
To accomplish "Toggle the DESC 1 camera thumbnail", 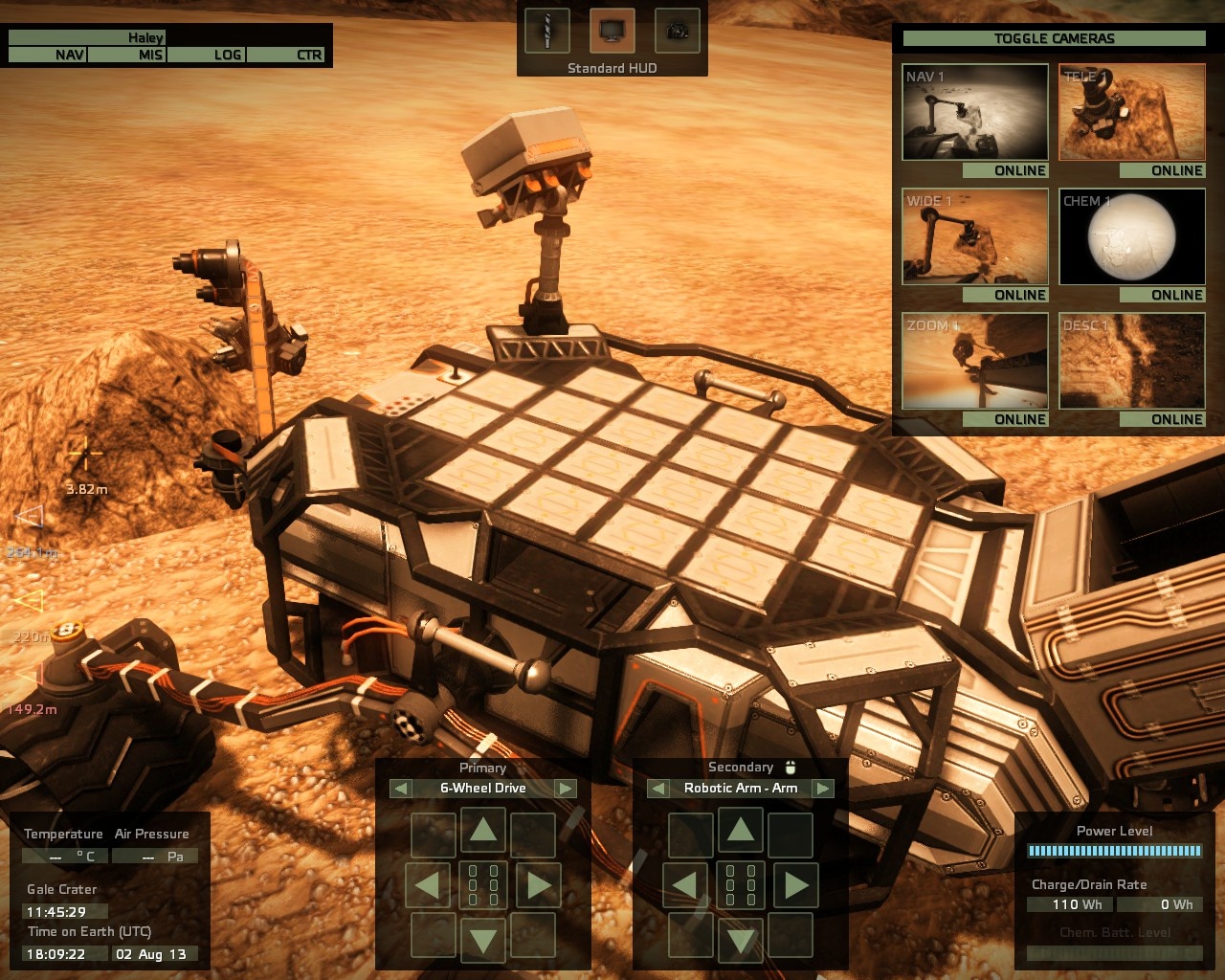I will tap(1132, 361).
